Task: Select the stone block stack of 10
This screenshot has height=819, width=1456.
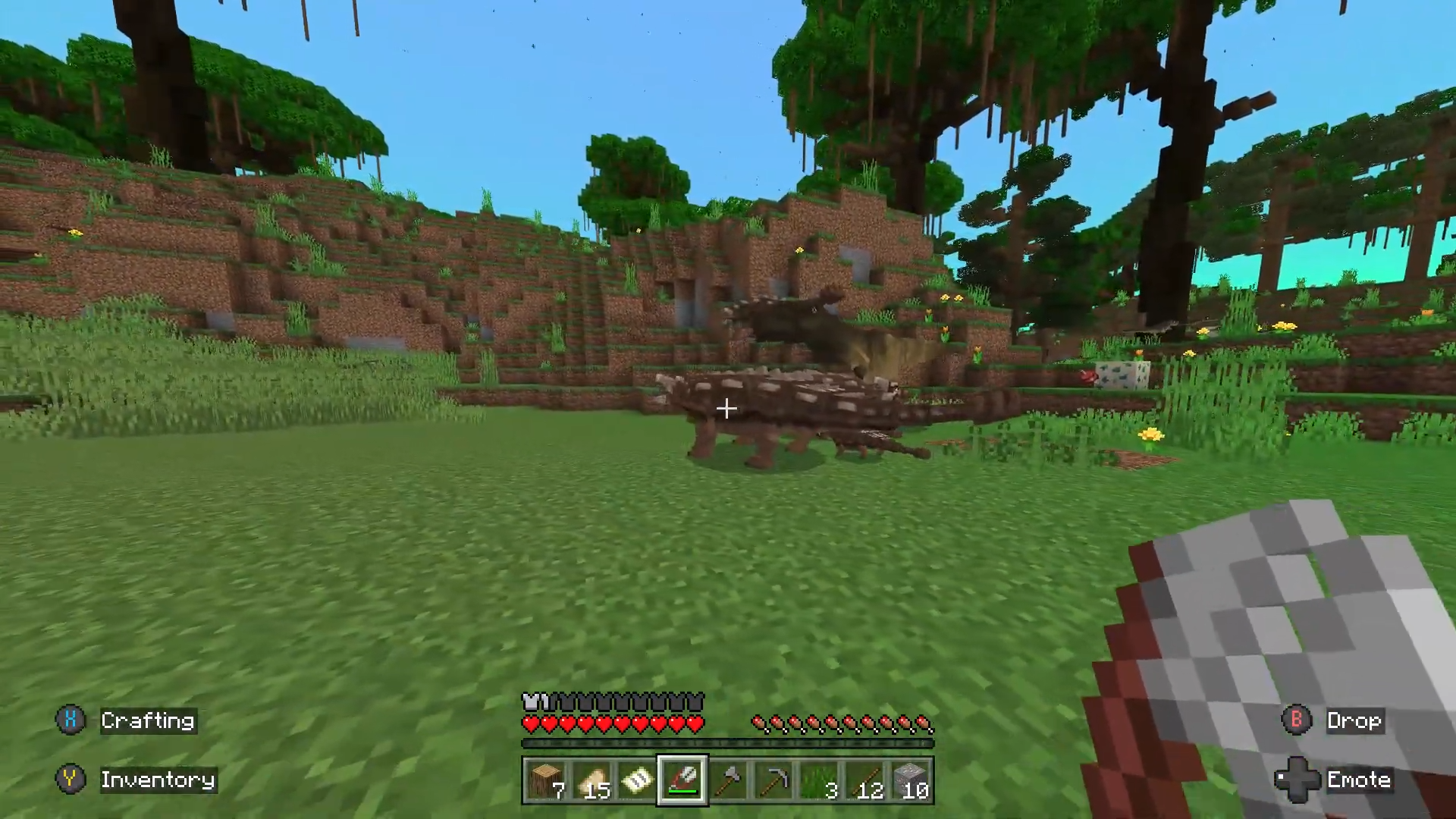Action: coord(911,780)
